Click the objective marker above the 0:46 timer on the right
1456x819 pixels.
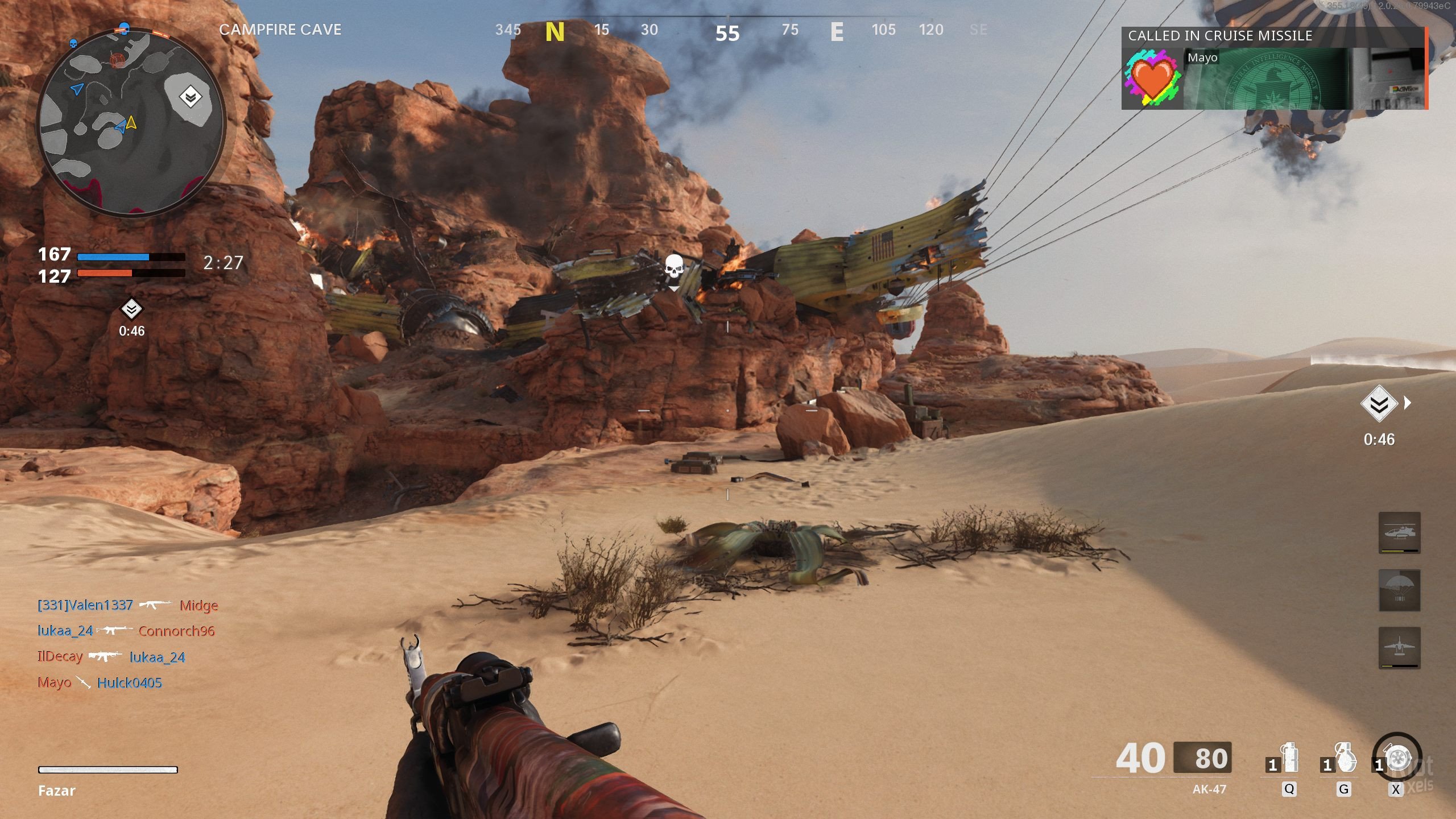pos(1379,404)
